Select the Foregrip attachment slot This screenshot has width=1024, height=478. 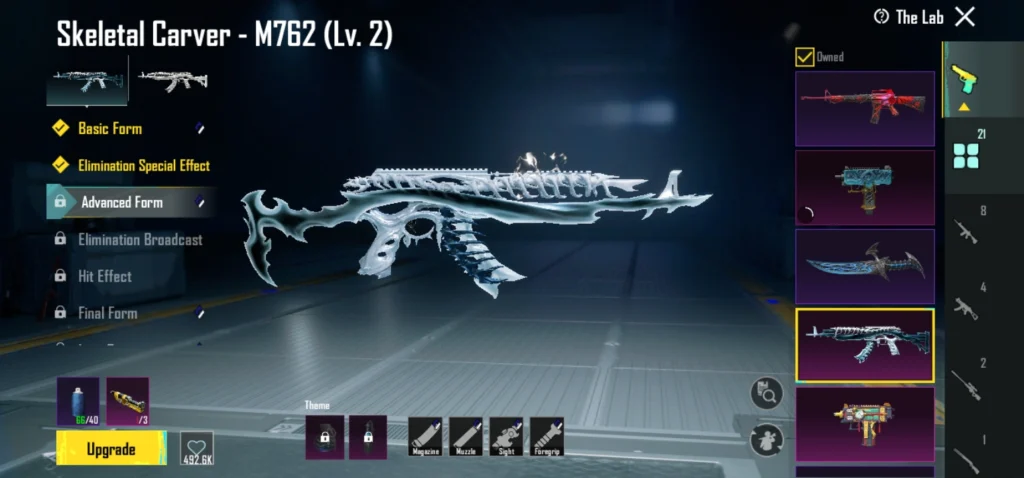[x=547, y=437]
